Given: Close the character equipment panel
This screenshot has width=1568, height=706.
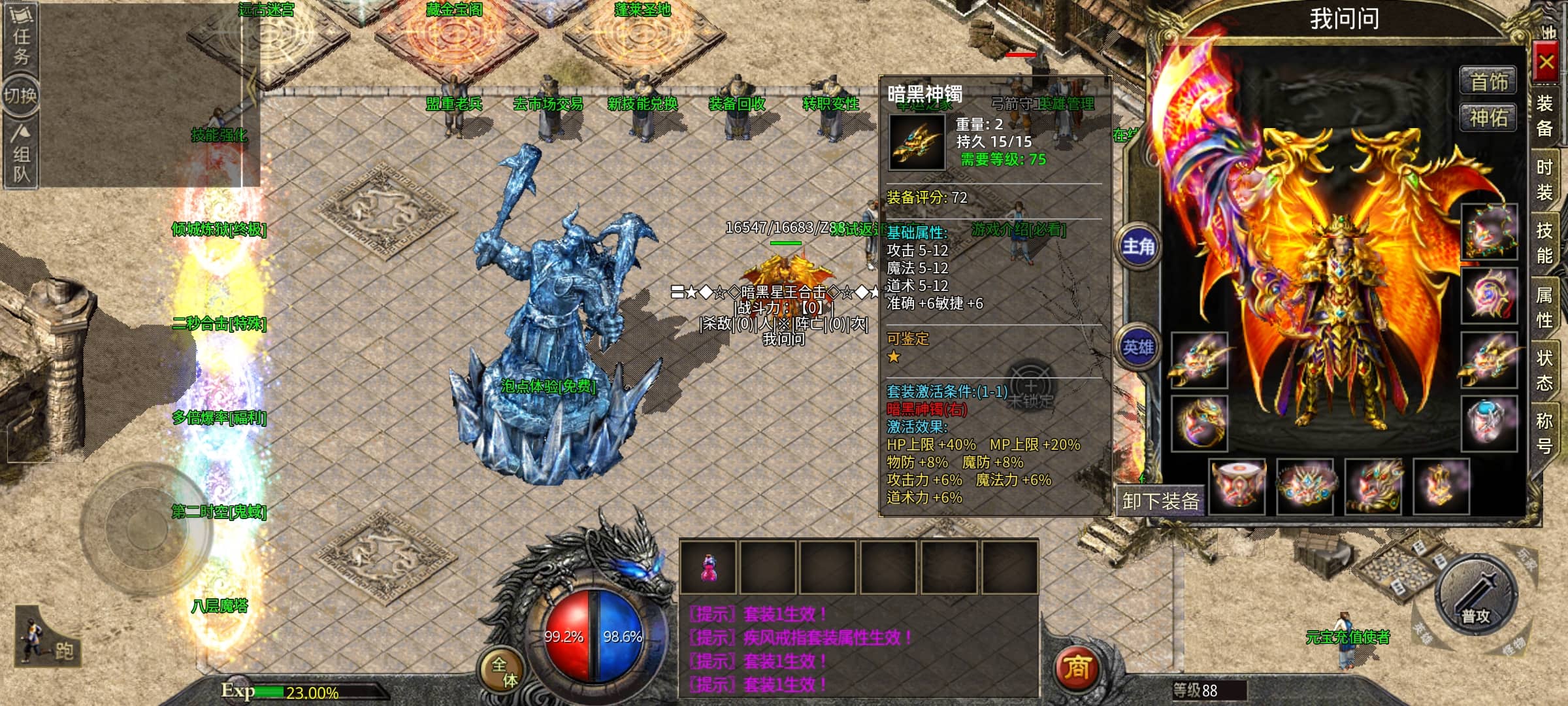Looking at the screenshot, I should [x=1546, y=63].
